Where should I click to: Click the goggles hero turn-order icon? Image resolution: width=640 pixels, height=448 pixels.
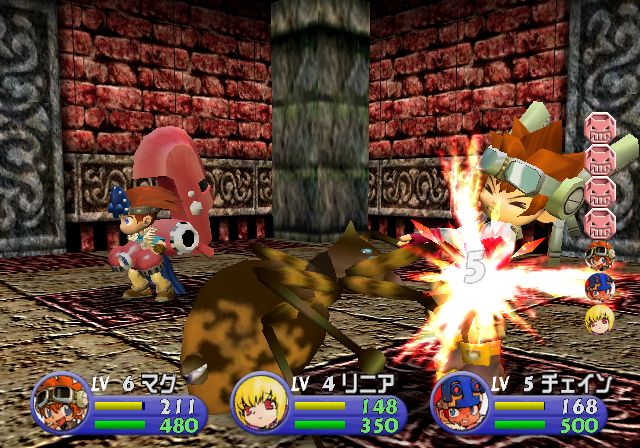pyautogui.click(x=598, y=254)
